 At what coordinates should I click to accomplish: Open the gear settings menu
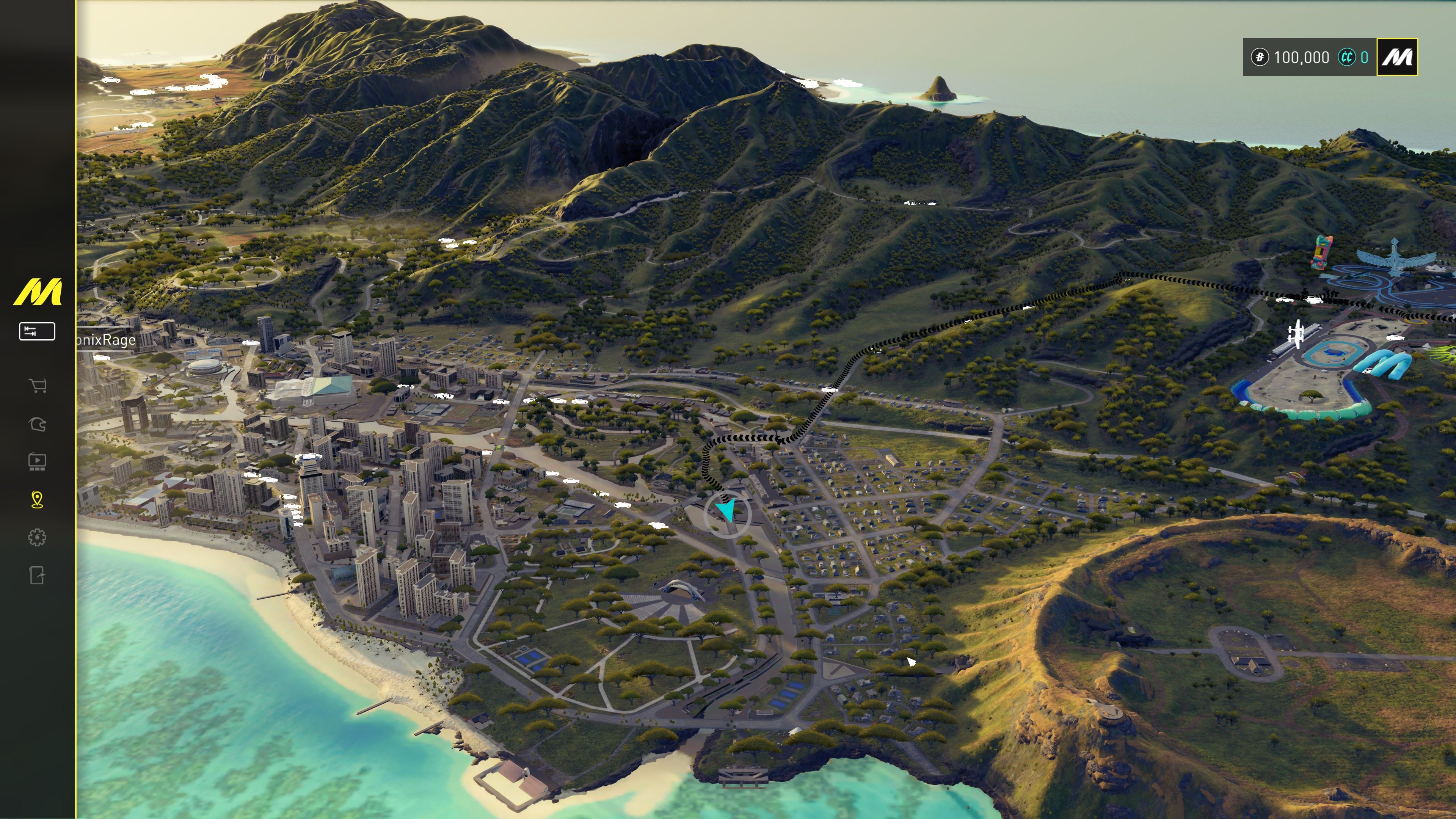pos(37,537)
